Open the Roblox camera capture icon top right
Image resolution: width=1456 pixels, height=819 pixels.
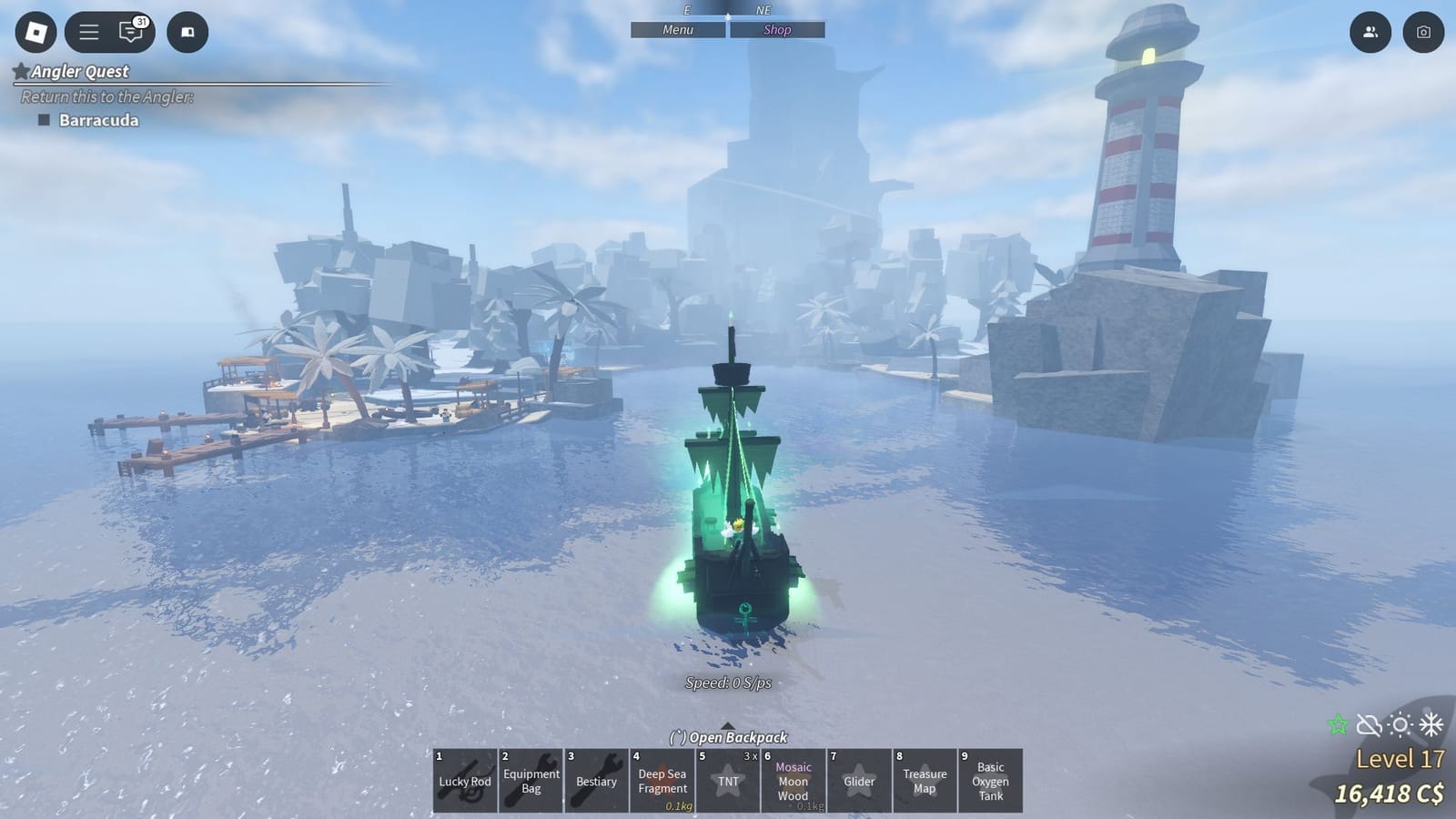[x=1425, y=32]
